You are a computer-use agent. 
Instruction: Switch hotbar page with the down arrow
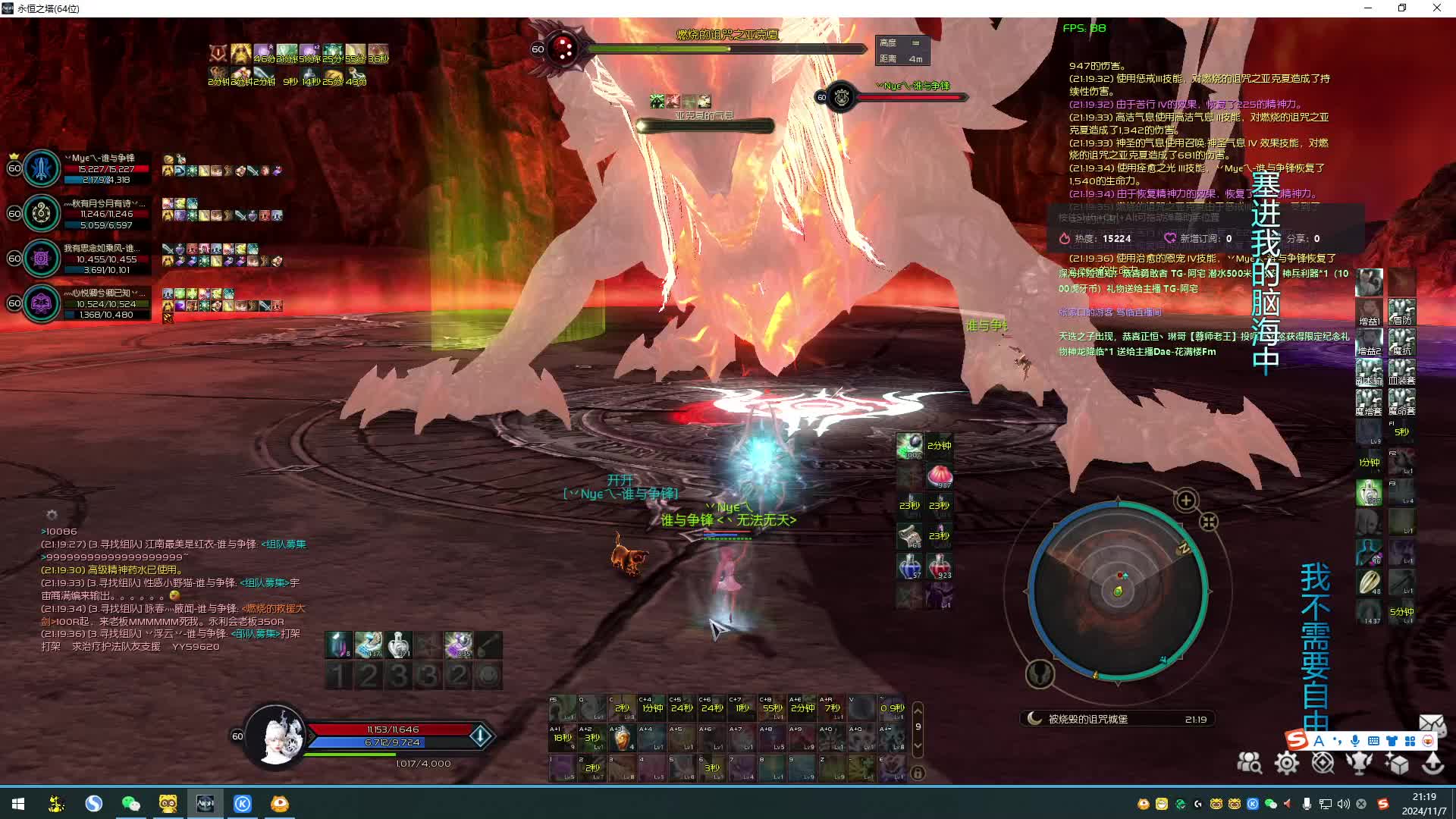click(918, 745)
